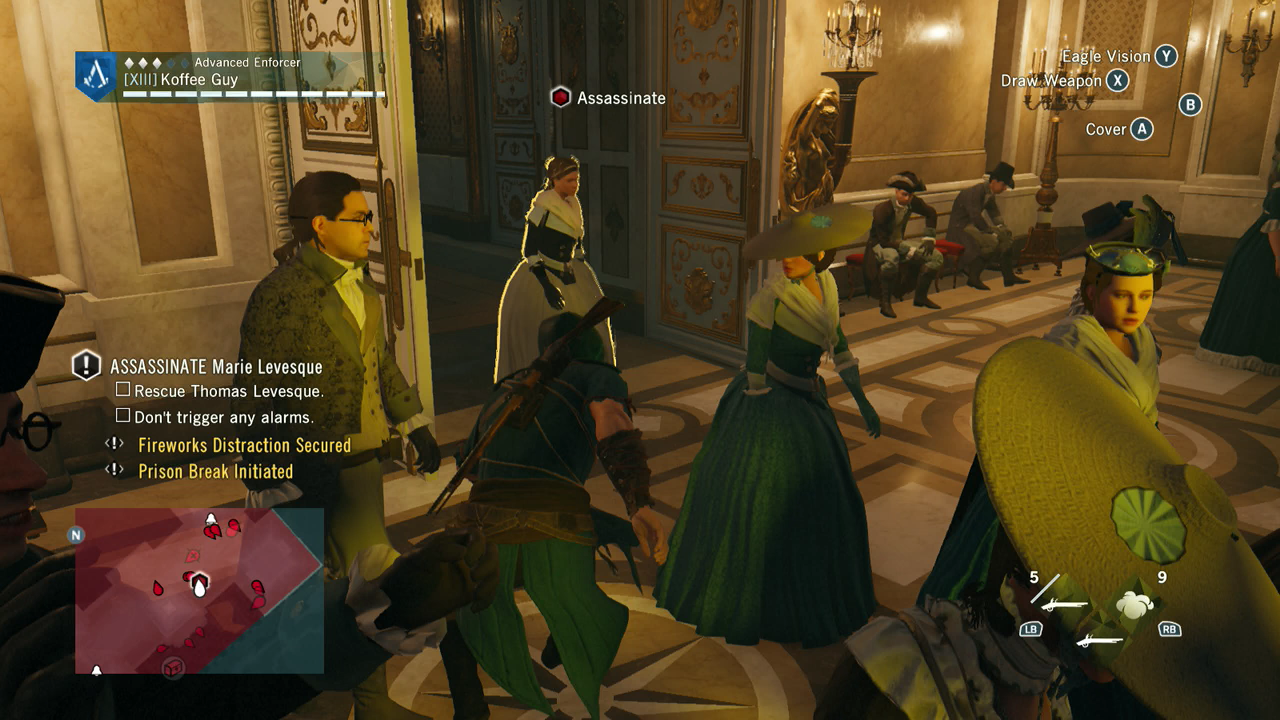Click the red Assassinate target marker
Viewport: 1280px width, 720px height.
(x=561, y=98)
